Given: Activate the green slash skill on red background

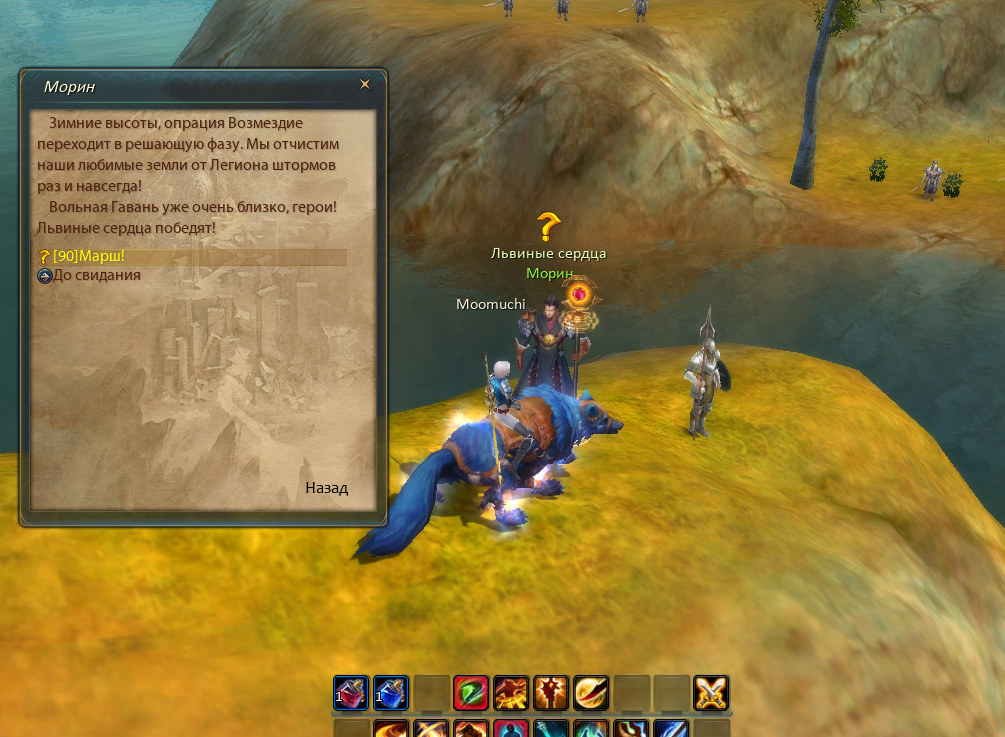Looking at the screenshot, I should pyautogui.click(x=471, y=692).
